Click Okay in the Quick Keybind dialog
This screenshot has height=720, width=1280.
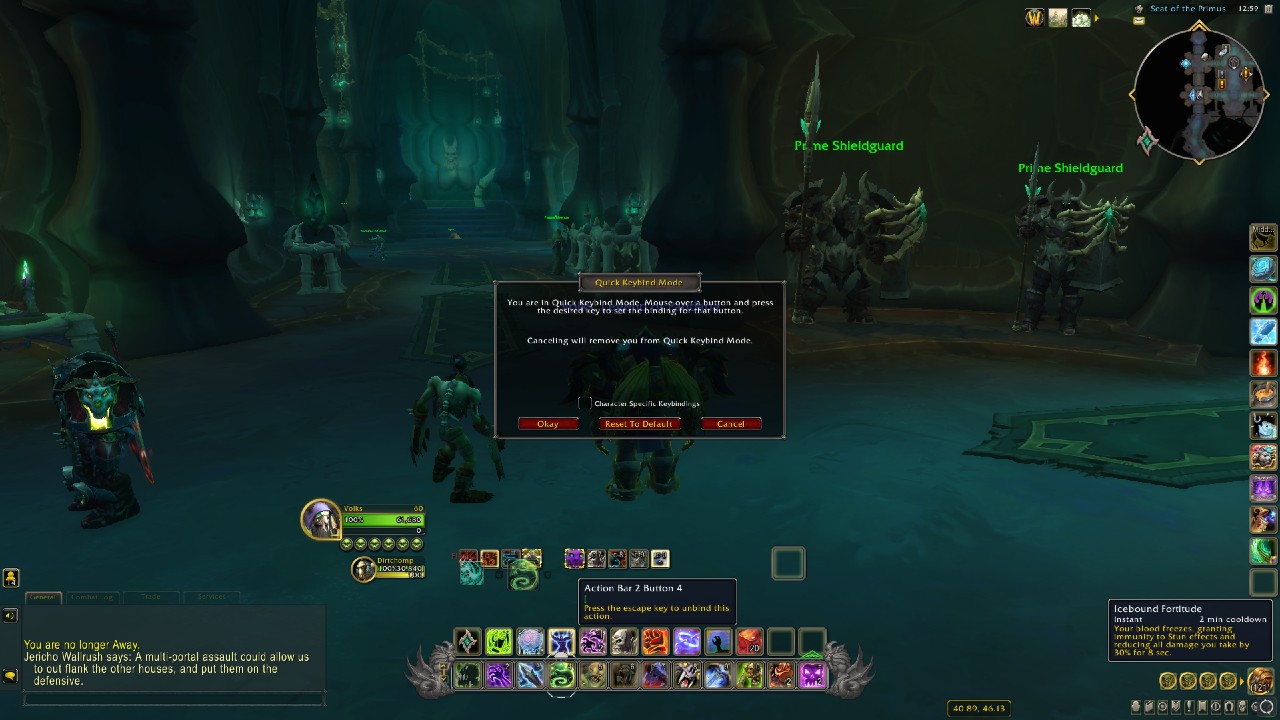(547, 423)
